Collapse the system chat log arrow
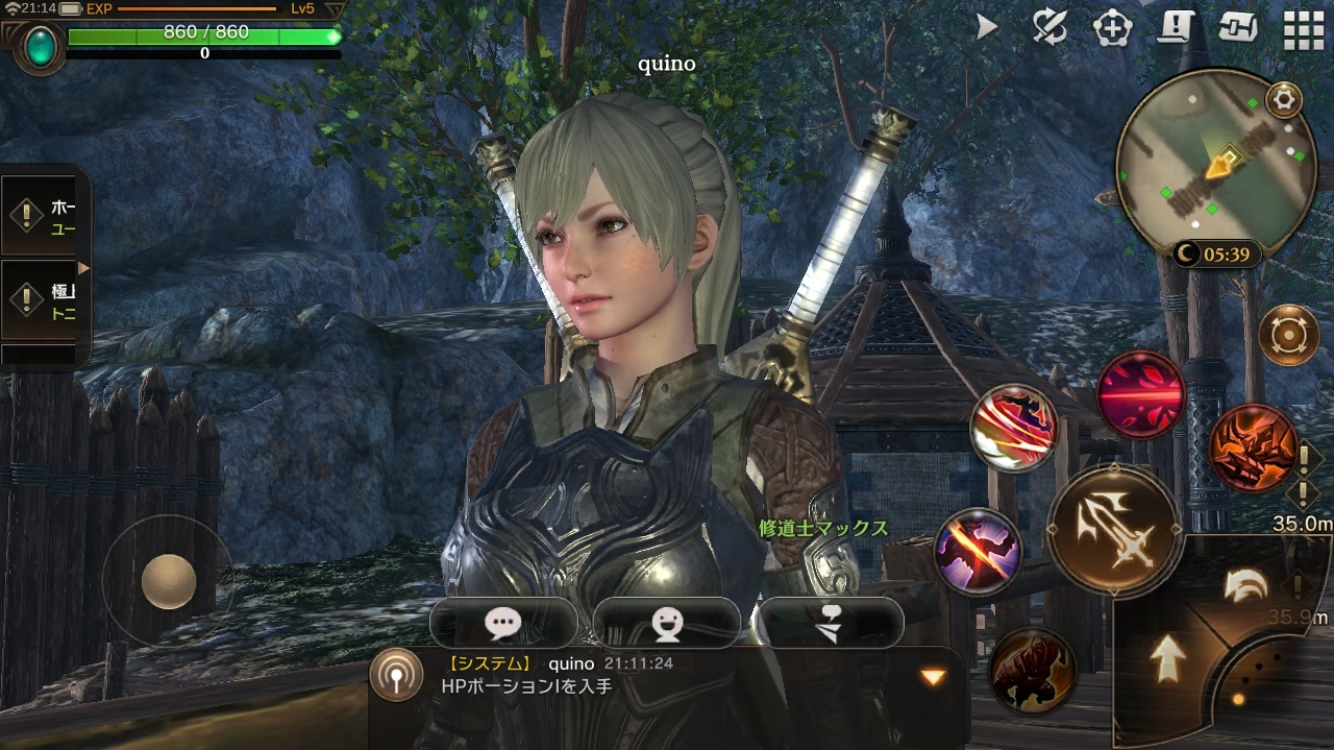This screenshot has height=750, width=1334. (x=933, y=677)
